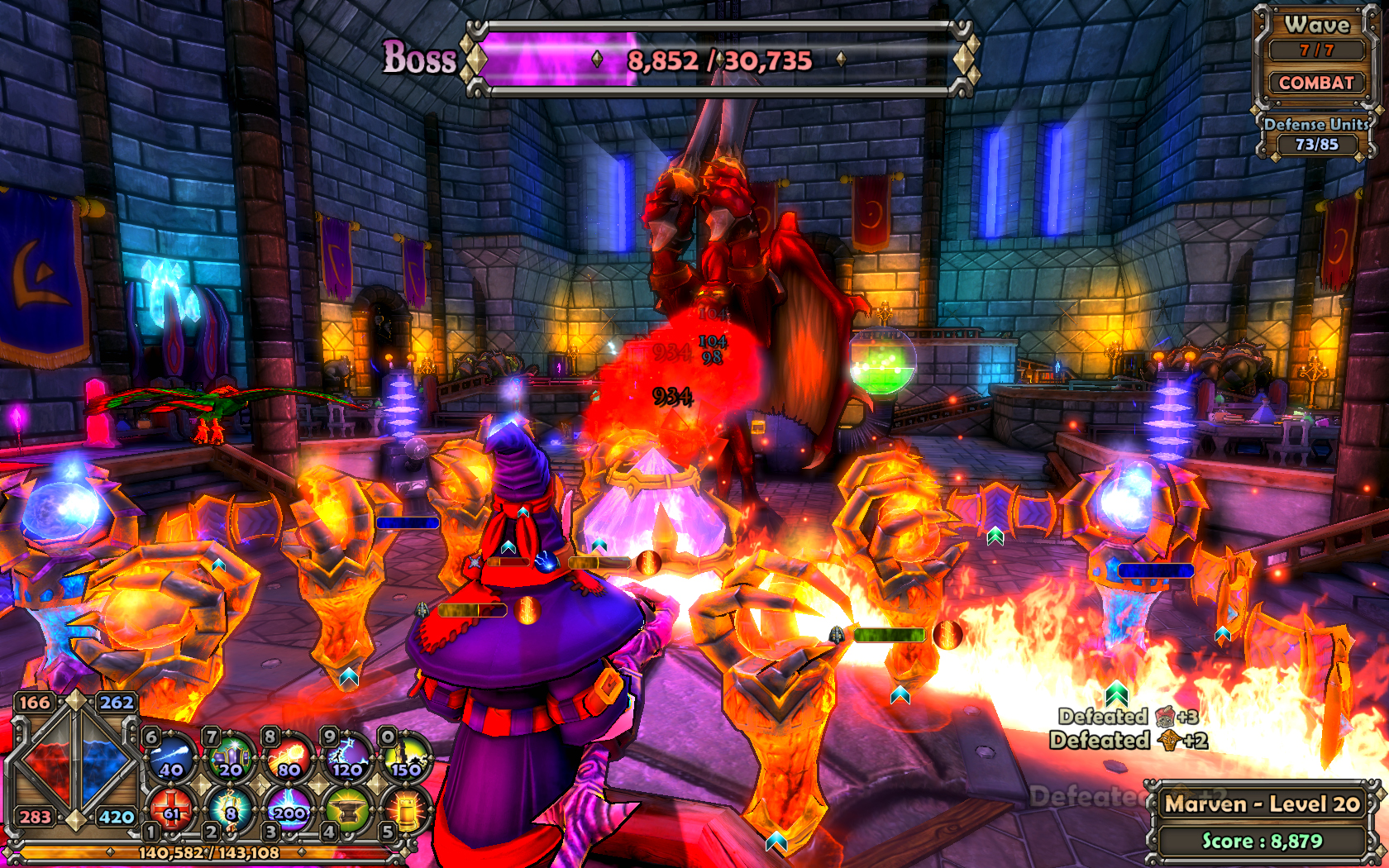Click the anvil repair ability icon
This screenshot has width=1389, height=868.
click(x=348, y=811)
